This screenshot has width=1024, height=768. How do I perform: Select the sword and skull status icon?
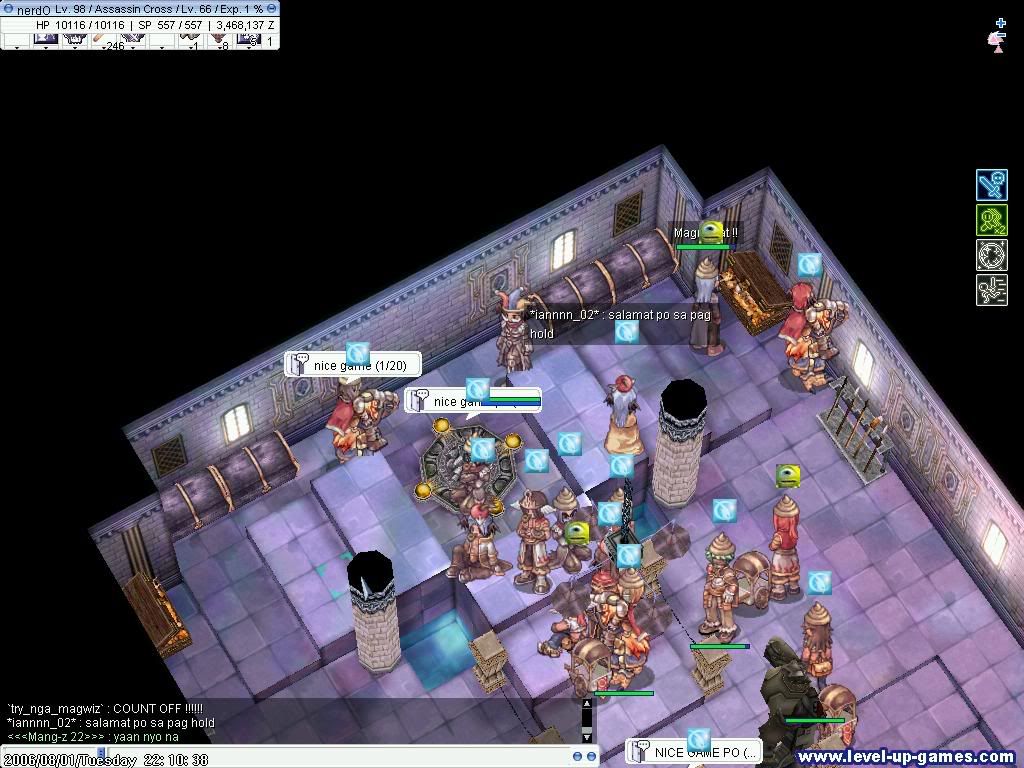coord(991,186)
